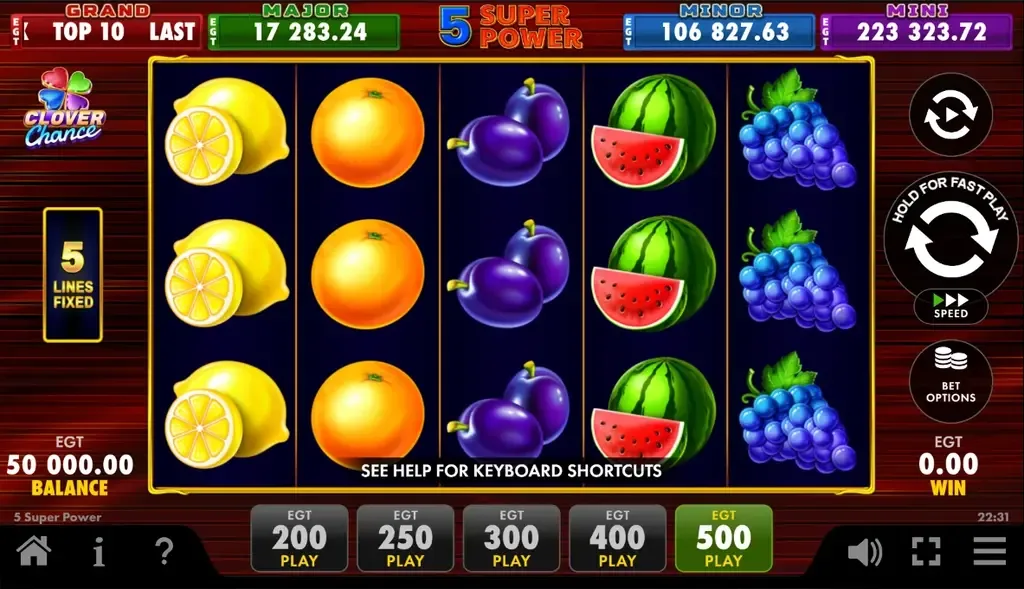
Task: View the Minor jackpot panel
Action: (x=719, y=30)
